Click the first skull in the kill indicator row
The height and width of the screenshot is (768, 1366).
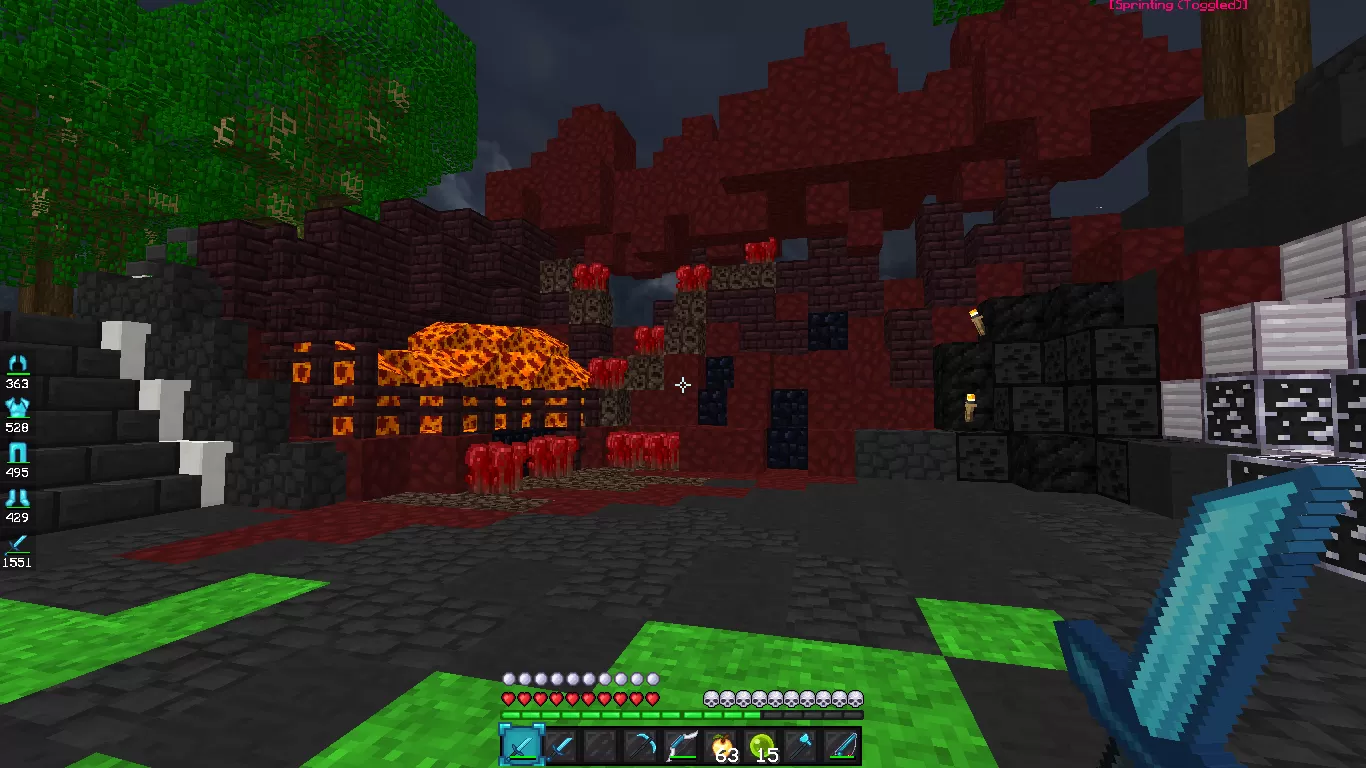click(711, 700)
